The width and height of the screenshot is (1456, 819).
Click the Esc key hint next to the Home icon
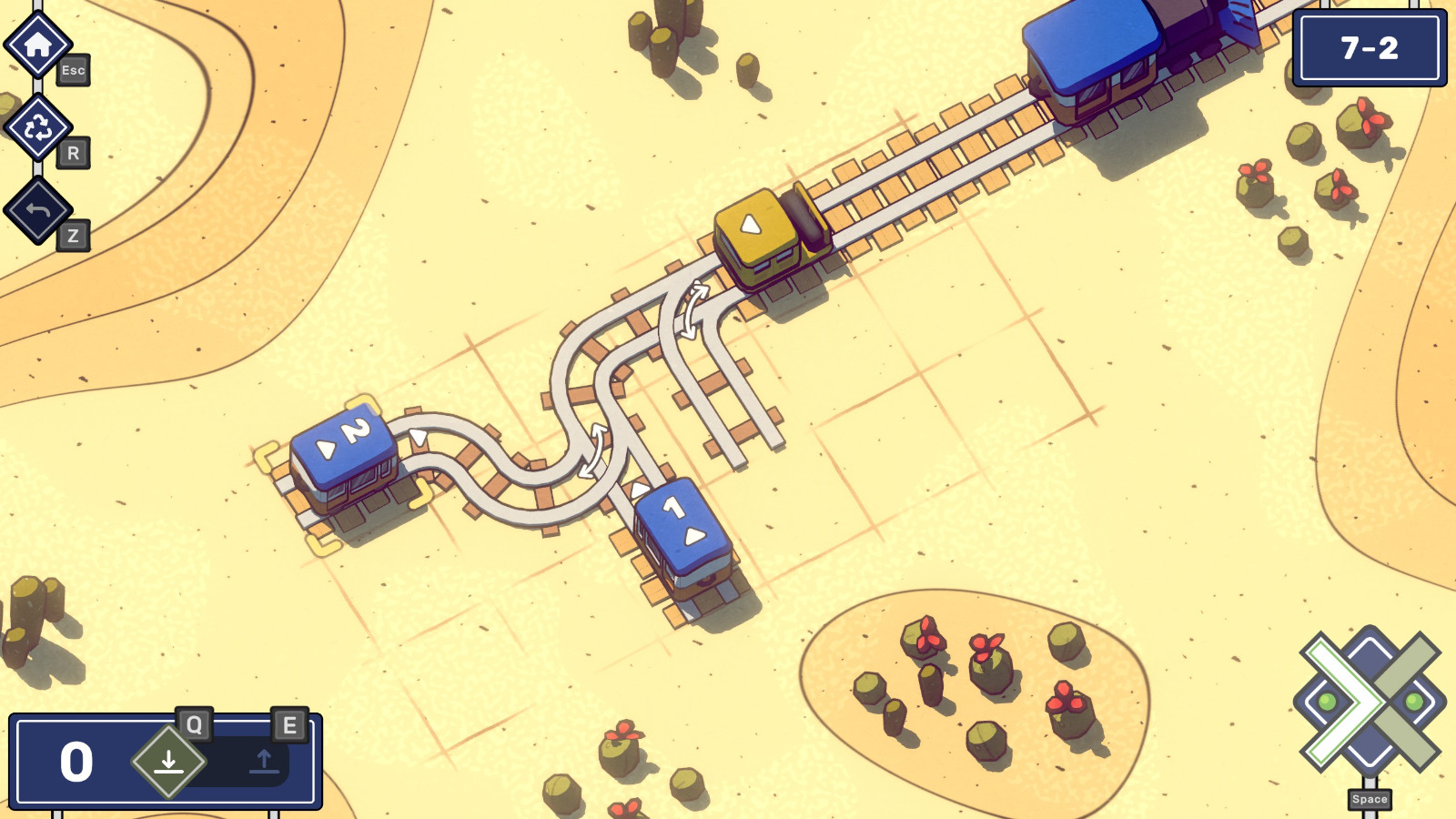pyautogui.click(x=75, y=71)
